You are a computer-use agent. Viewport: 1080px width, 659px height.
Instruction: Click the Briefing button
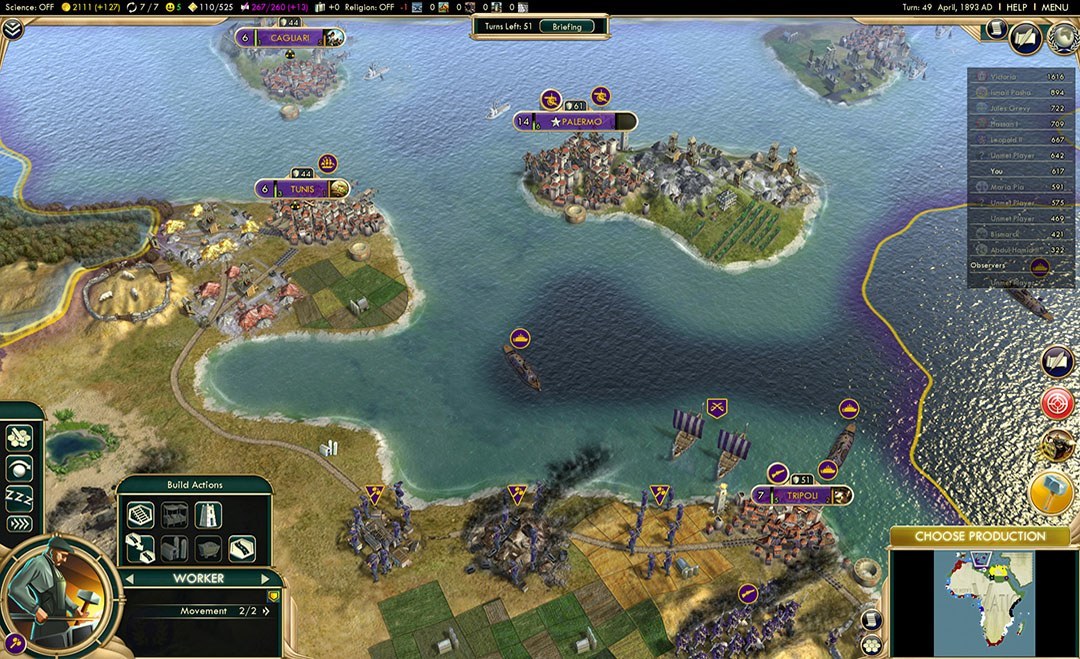[566, 26]
